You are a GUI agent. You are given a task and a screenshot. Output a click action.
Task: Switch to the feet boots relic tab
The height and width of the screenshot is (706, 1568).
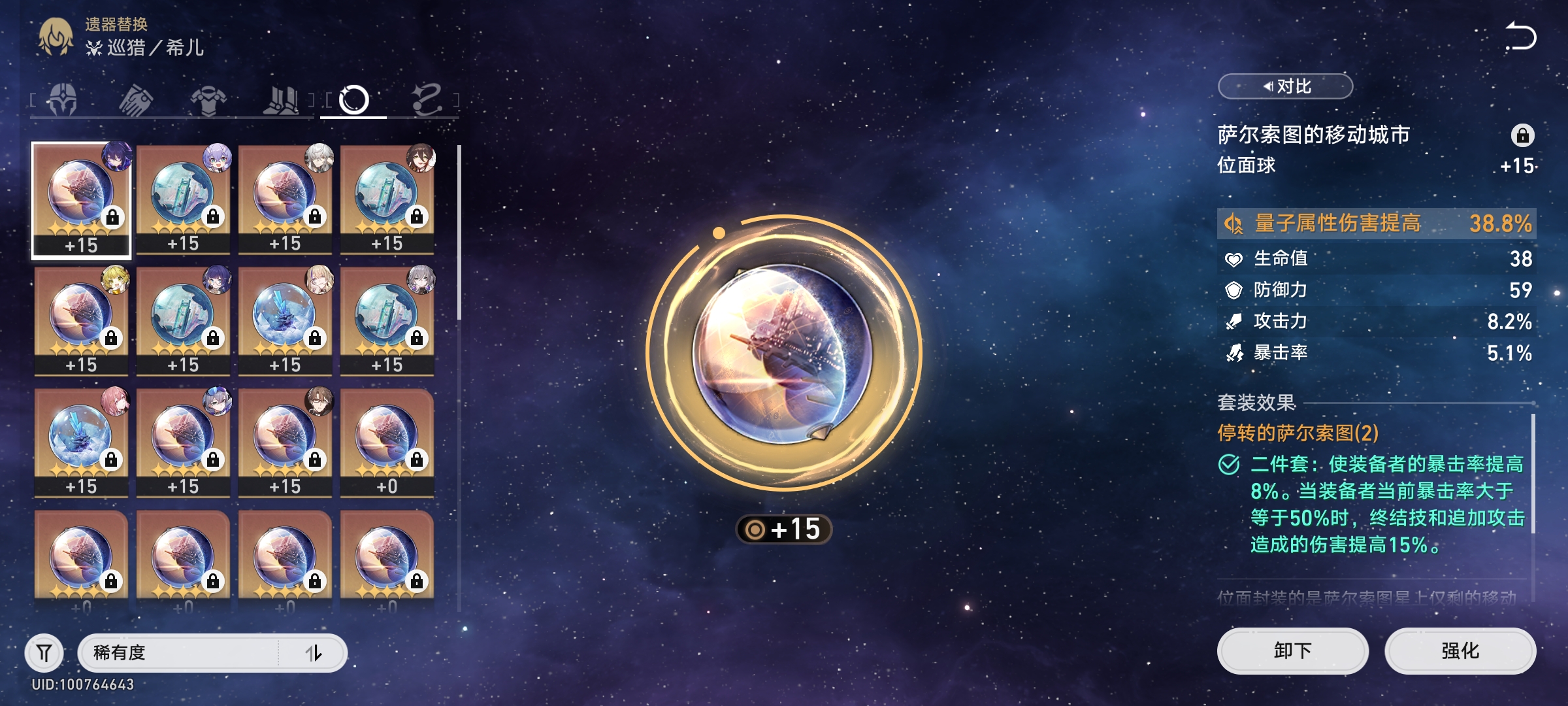click(x=281, y=100)
